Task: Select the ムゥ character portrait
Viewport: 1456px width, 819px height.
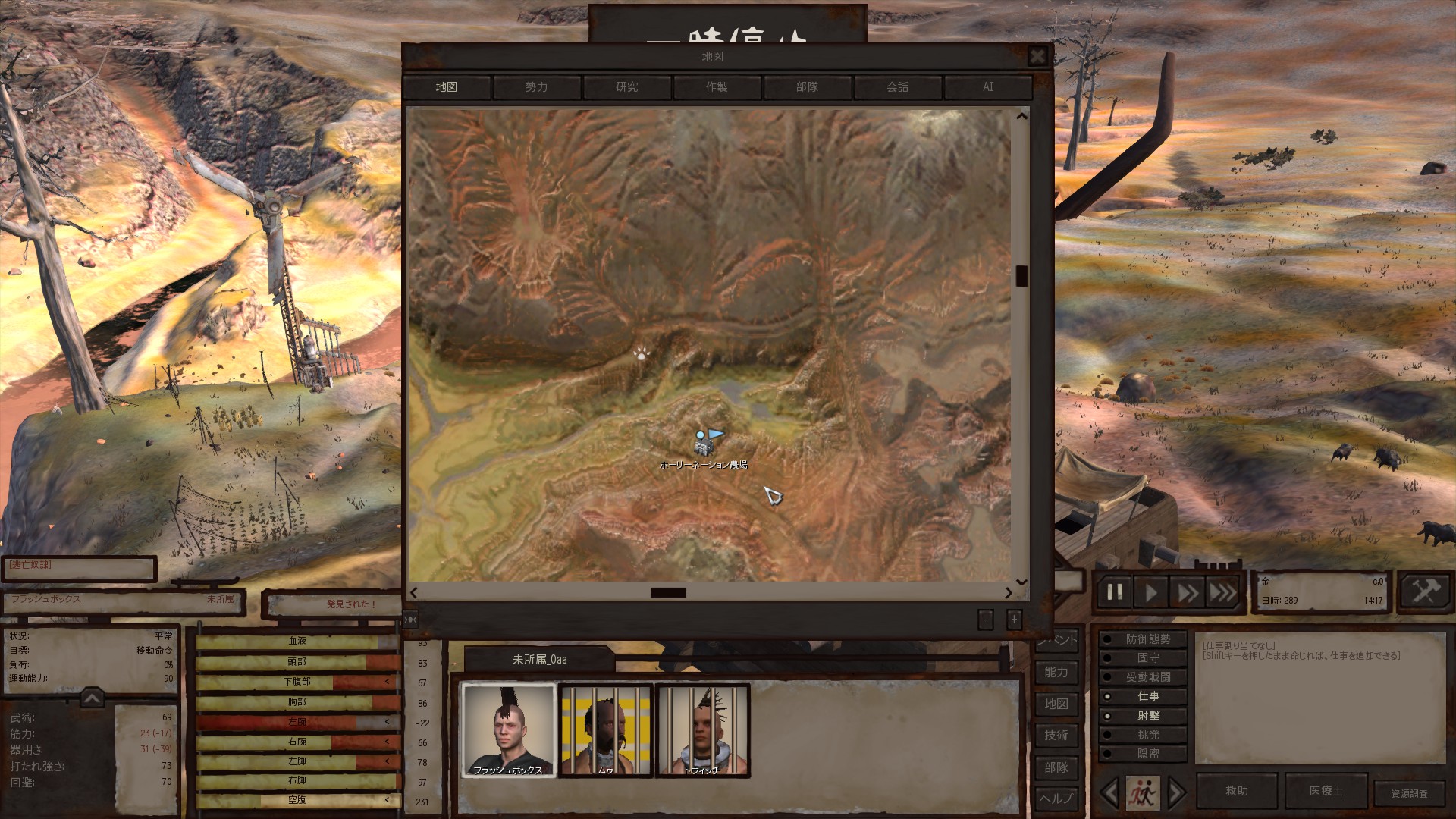Action: click(x=605, y=730)
